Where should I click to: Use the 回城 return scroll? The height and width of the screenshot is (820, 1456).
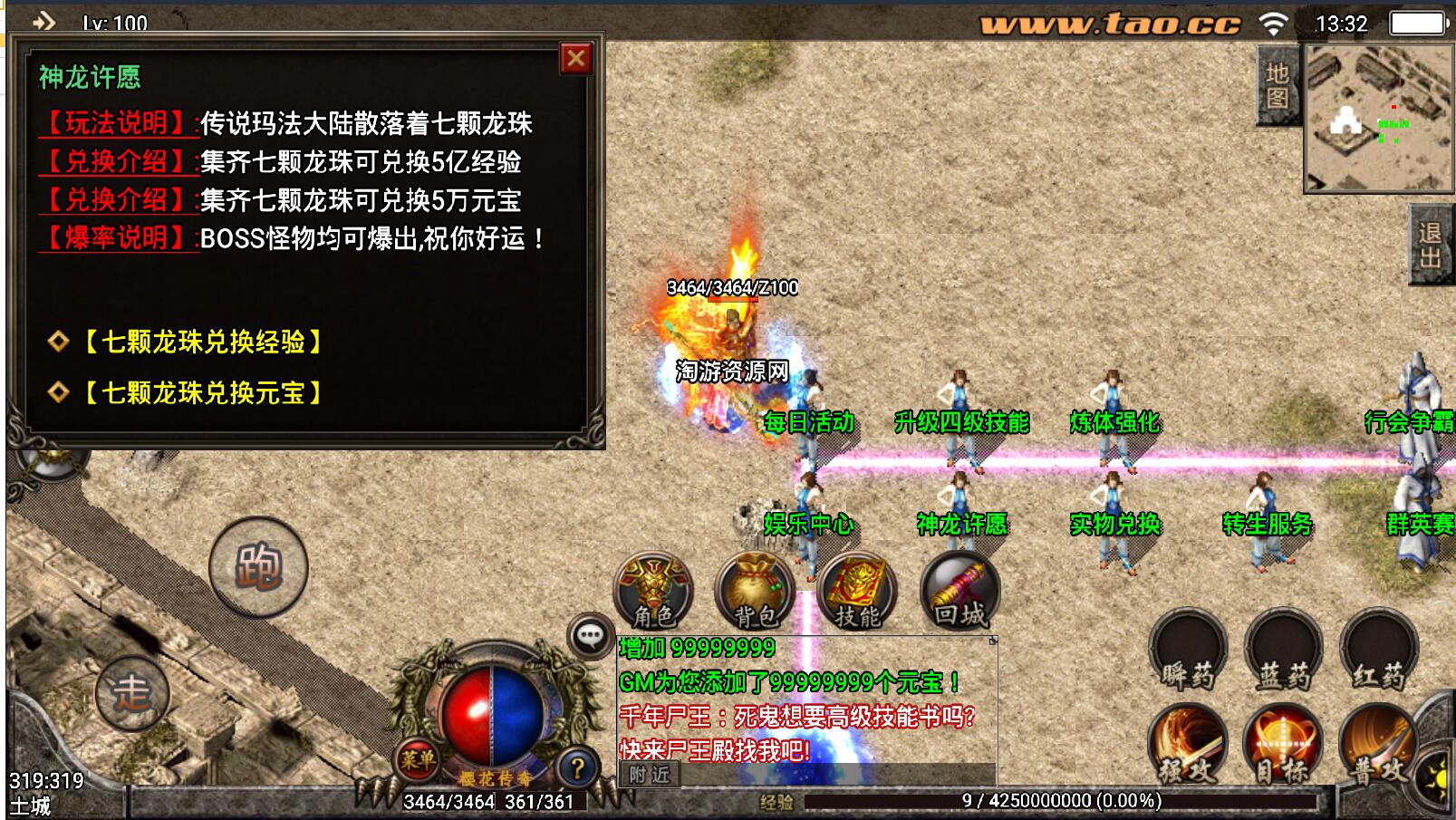[x=959, y=591]
